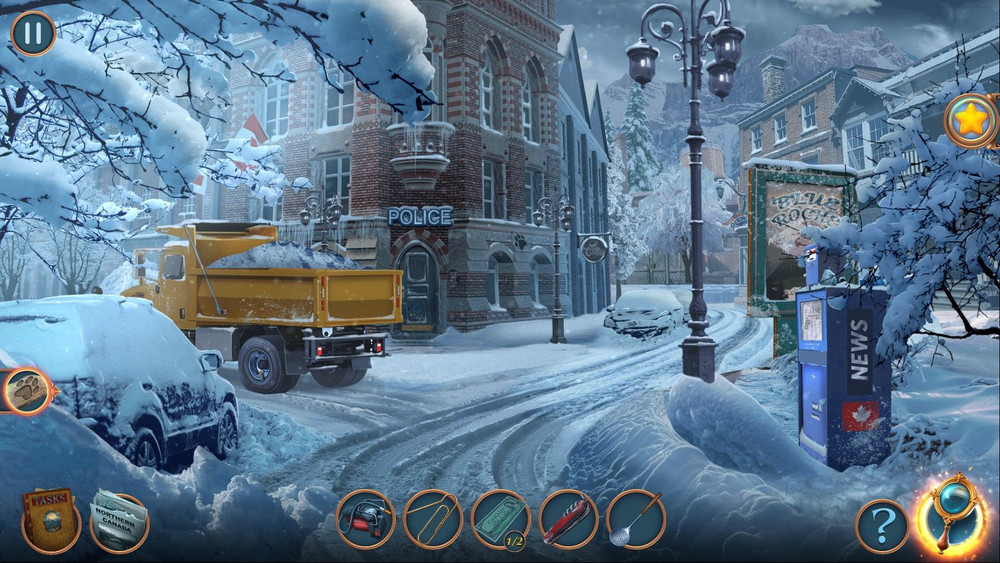Image resolution: width=1000 pixels, height=563 pixels.
Task: Use the magic mirror hint button
Action: (949, 517)
